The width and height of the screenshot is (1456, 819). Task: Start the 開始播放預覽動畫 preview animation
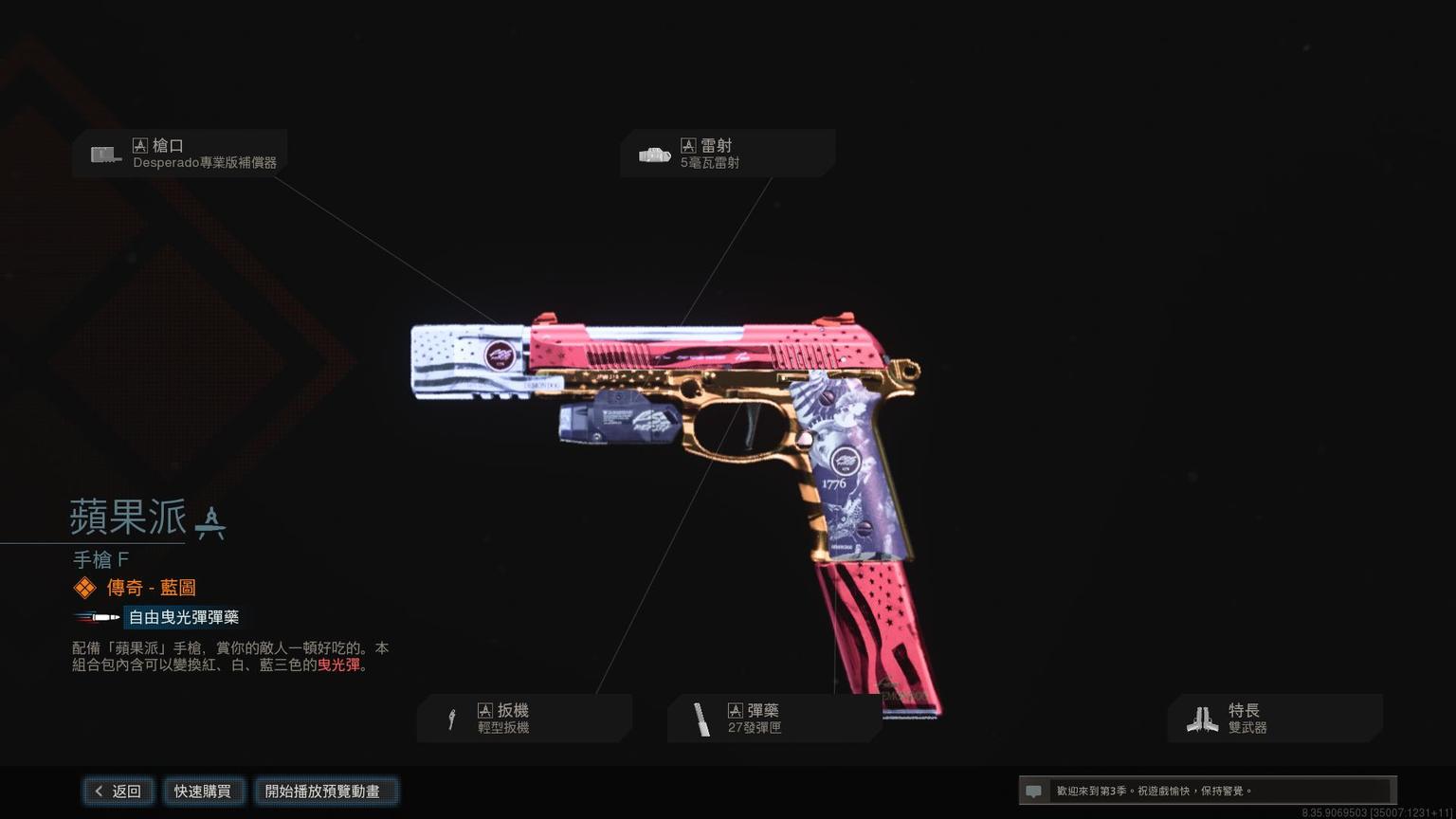click(323, 792)
